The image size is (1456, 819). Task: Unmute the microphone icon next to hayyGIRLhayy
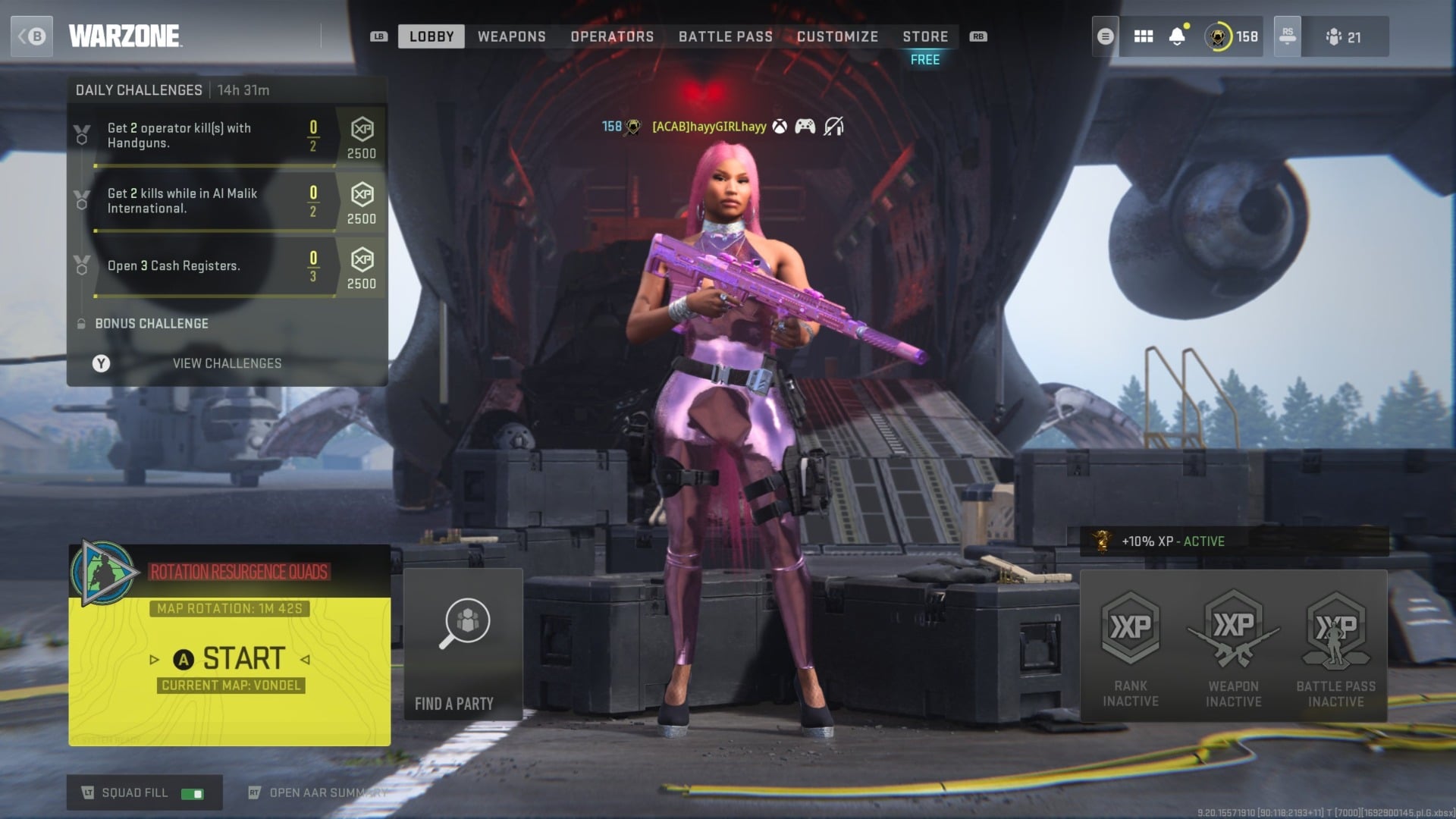tap(834, 127)
